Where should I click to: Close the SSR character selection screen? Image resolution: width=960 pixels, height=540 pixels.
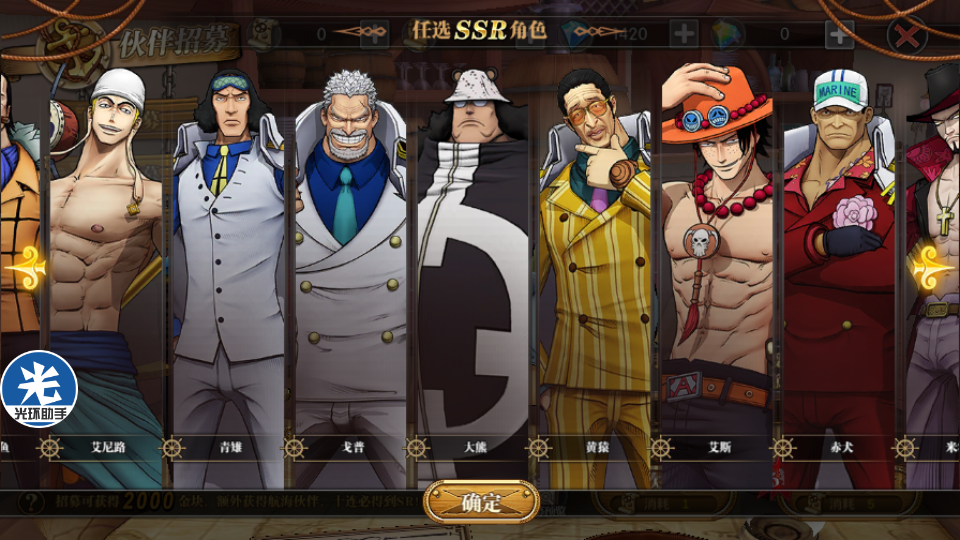pos(907,37)
